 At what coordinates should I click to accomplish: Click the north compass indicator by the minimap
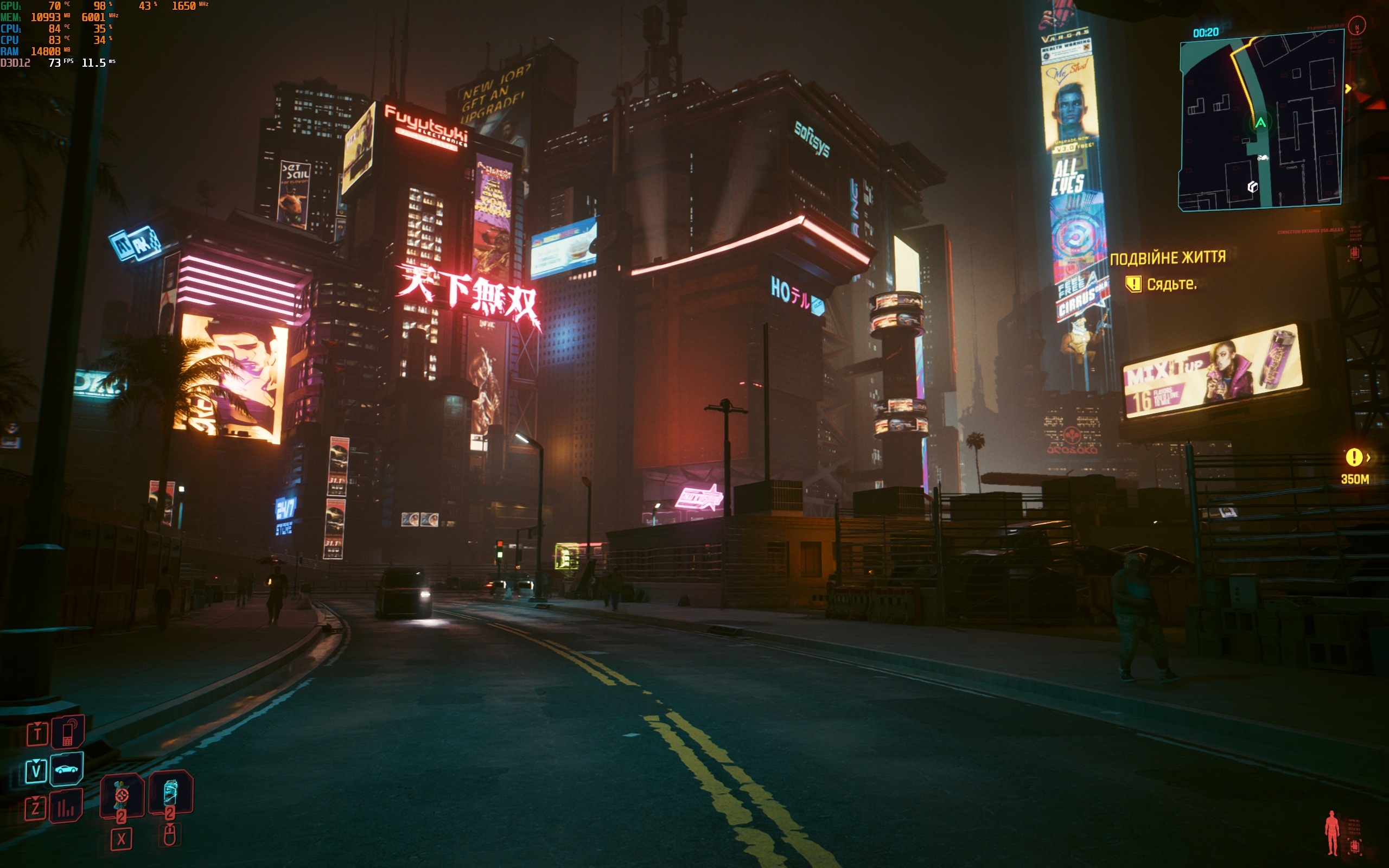click(1357, 26)
